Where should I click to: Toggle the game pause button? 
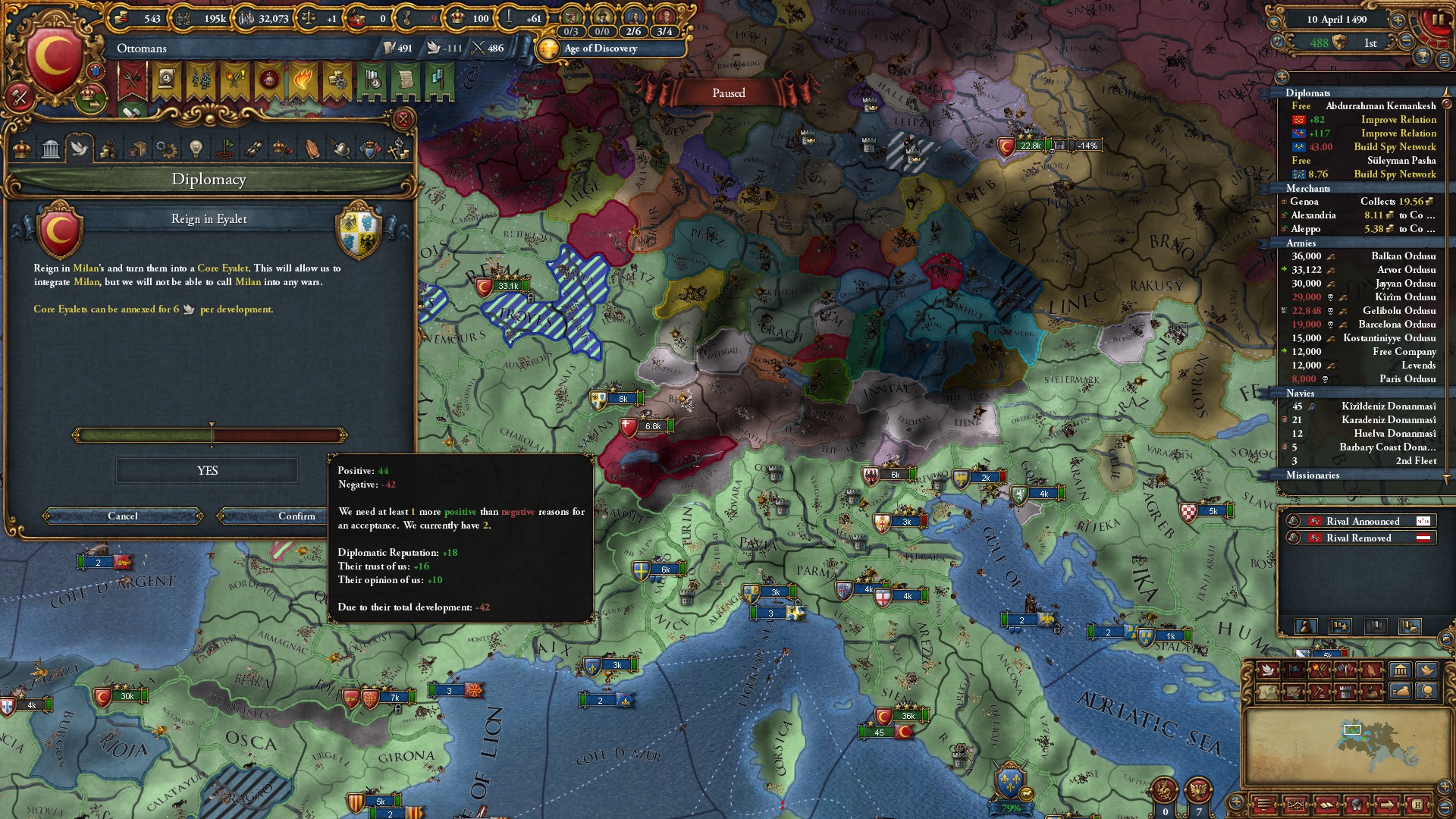coord(1437,20)
